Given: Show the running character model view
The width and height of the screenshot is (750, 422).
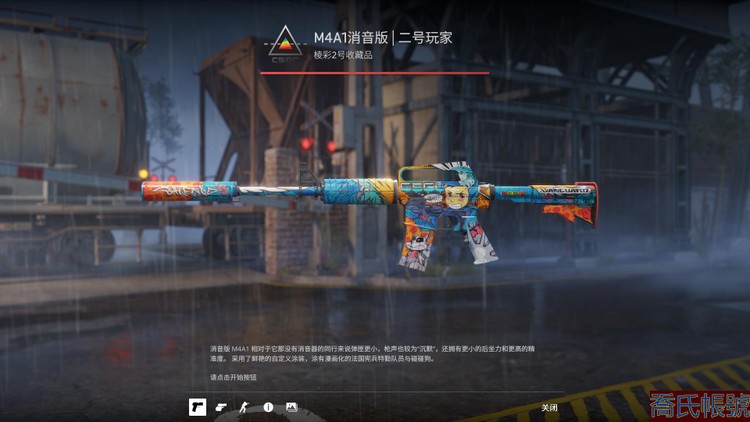Looking at the screenshot, I should (244, 407).
